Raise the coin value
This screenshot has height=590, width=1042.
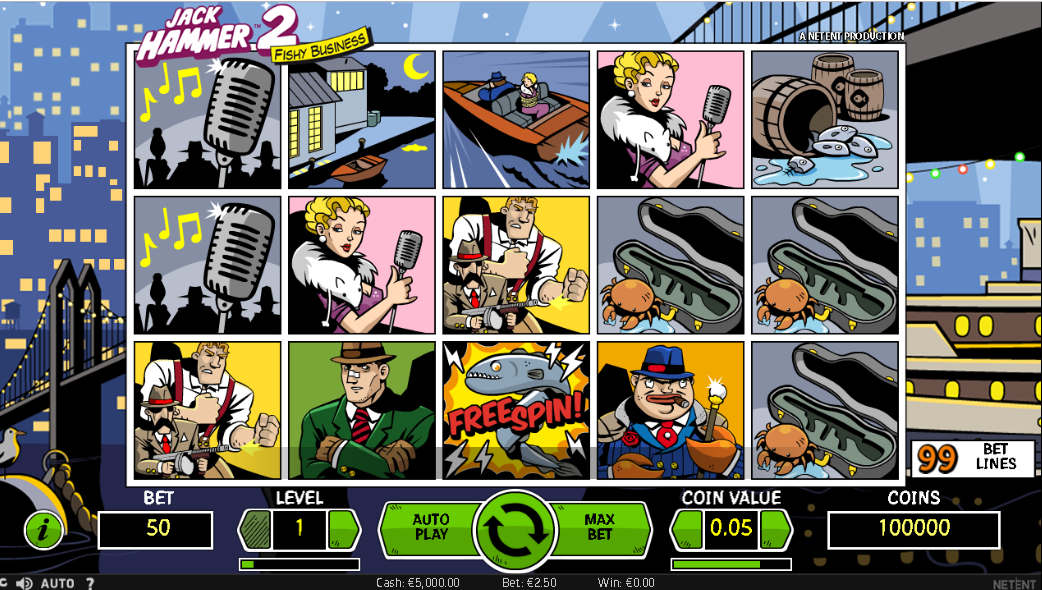(x=775, y=529)
